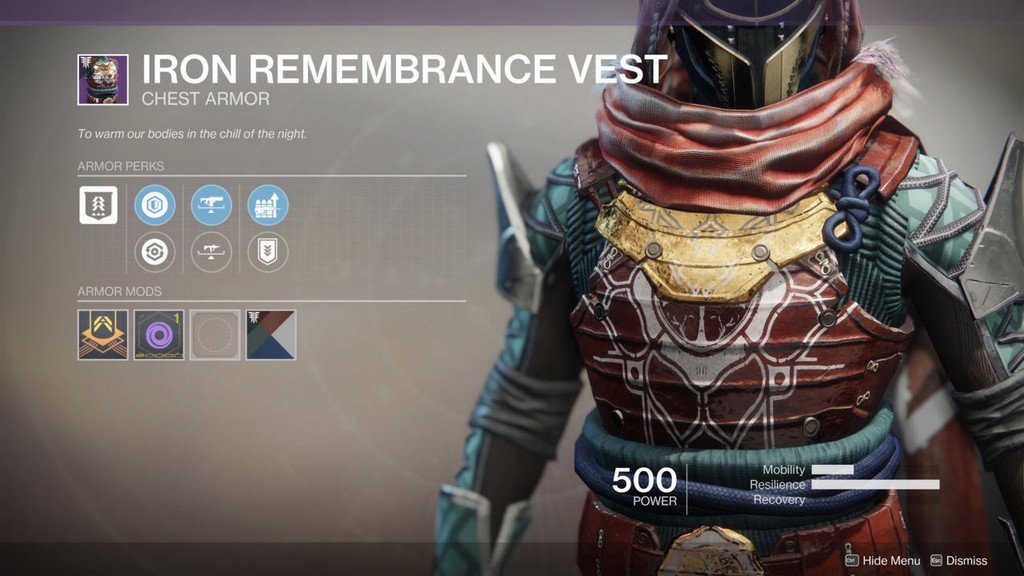This screenshot has width=1024, height=576.
Task: Switch to the unselected circular-arrows perk
Action: 155,252
